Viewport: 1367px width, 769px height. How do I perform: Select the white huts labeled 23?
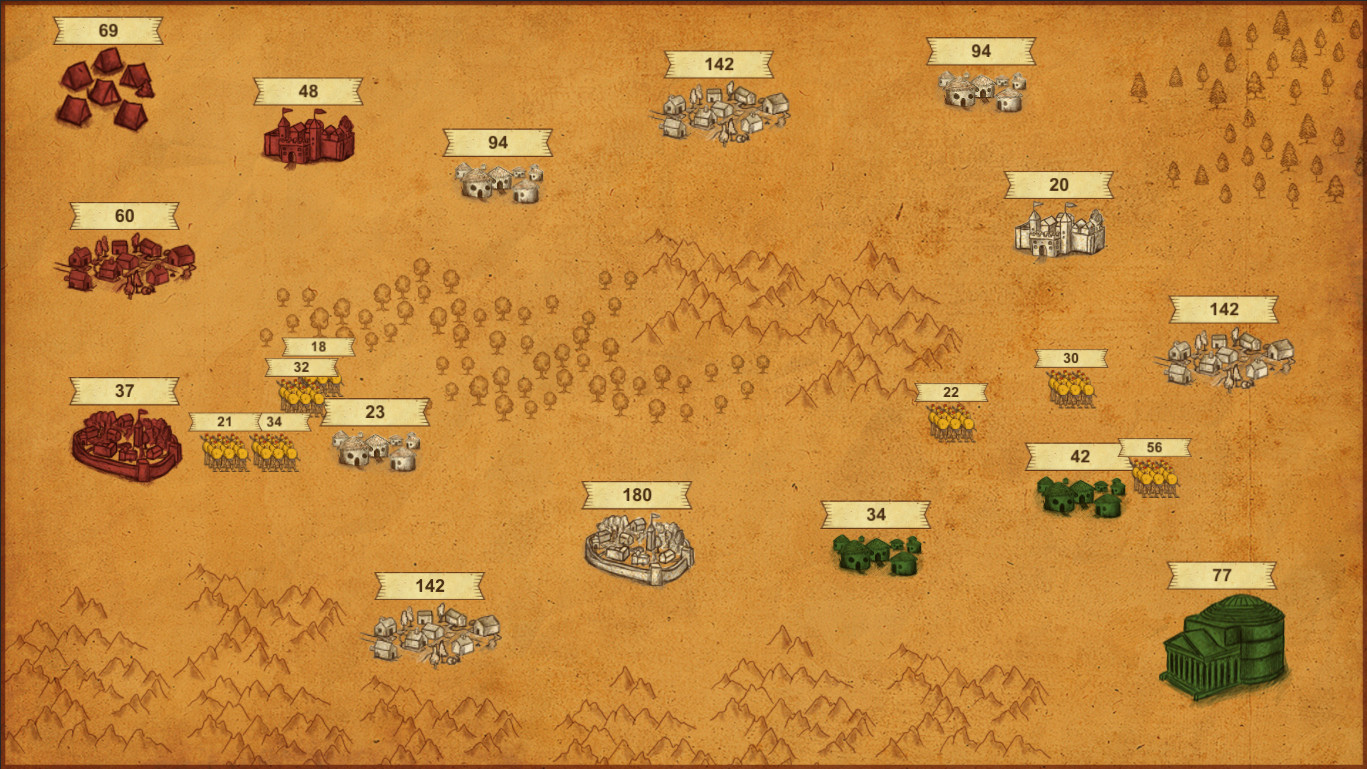pyautogui.click(x=375, y=450)
